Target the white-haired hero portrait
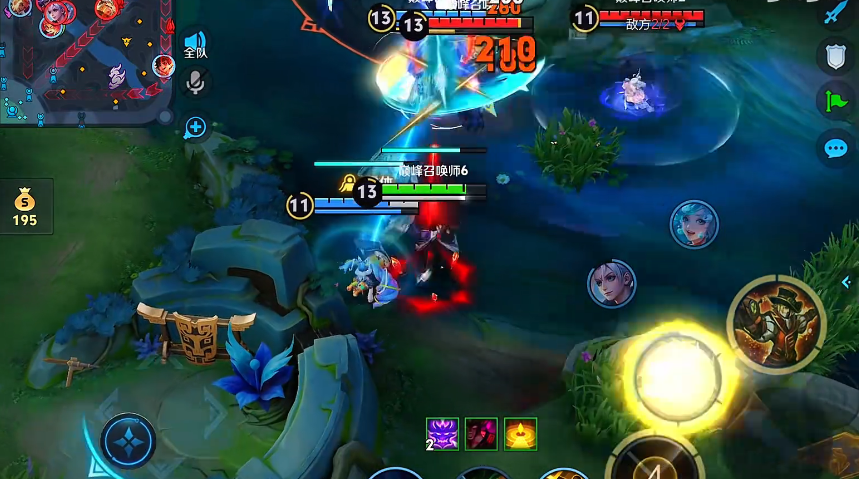Viewport: 859px width, 479px height. (612, 283)
